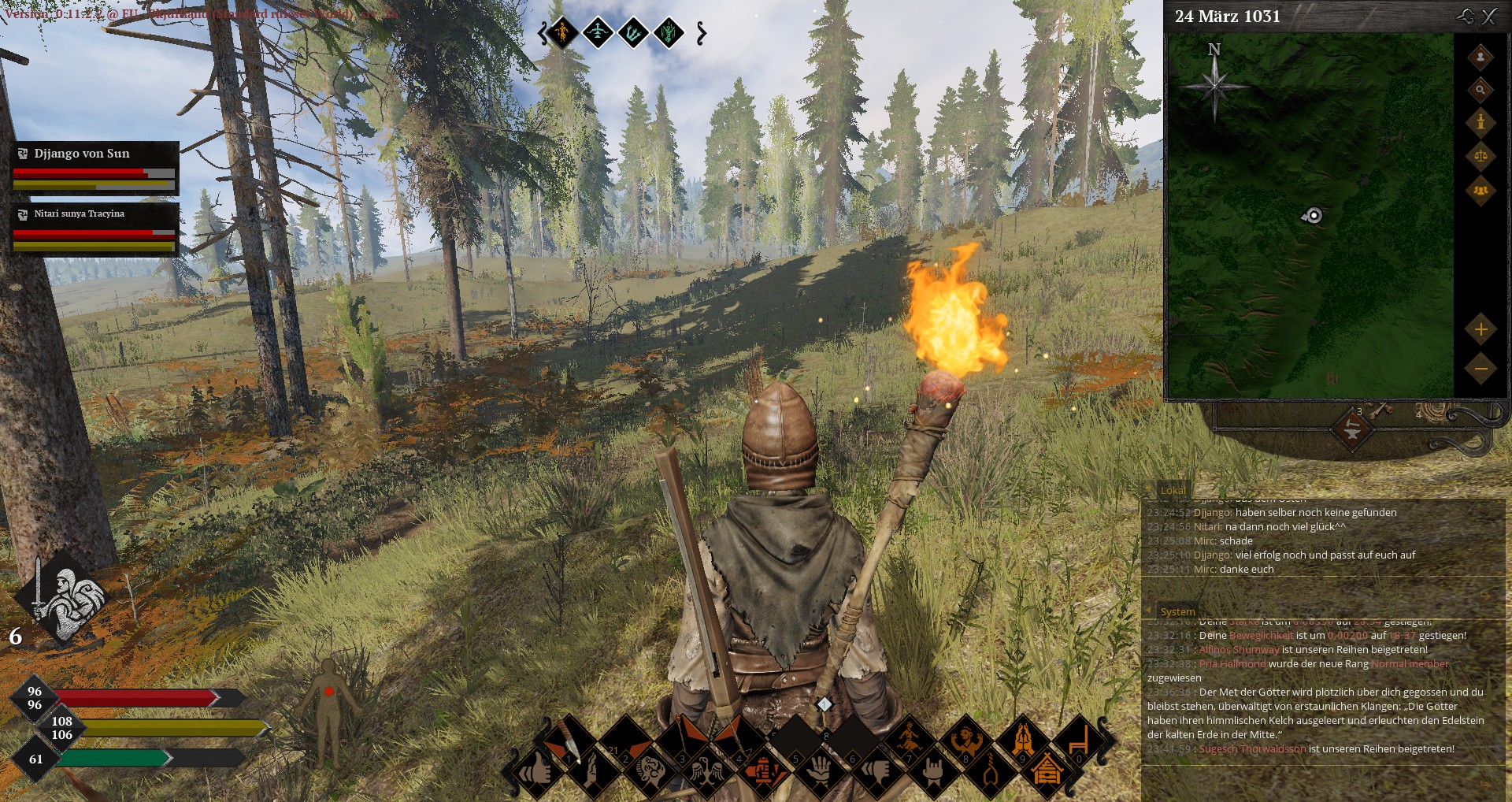Click the log house icon on hotbar
The width and height of the screenshot is (1512, 802).
[x=1047, y=771]
